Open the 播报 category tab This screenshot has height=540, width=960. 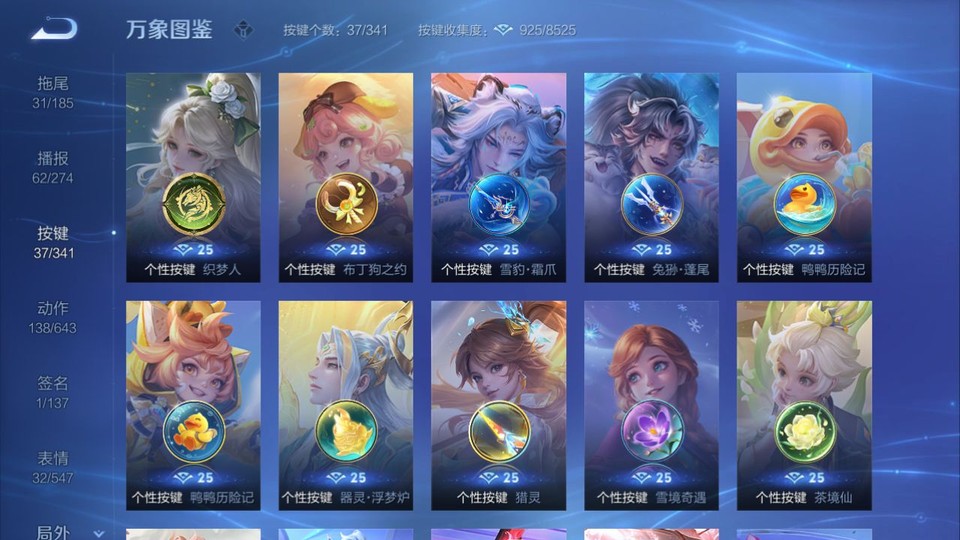(x=53, y=167)
